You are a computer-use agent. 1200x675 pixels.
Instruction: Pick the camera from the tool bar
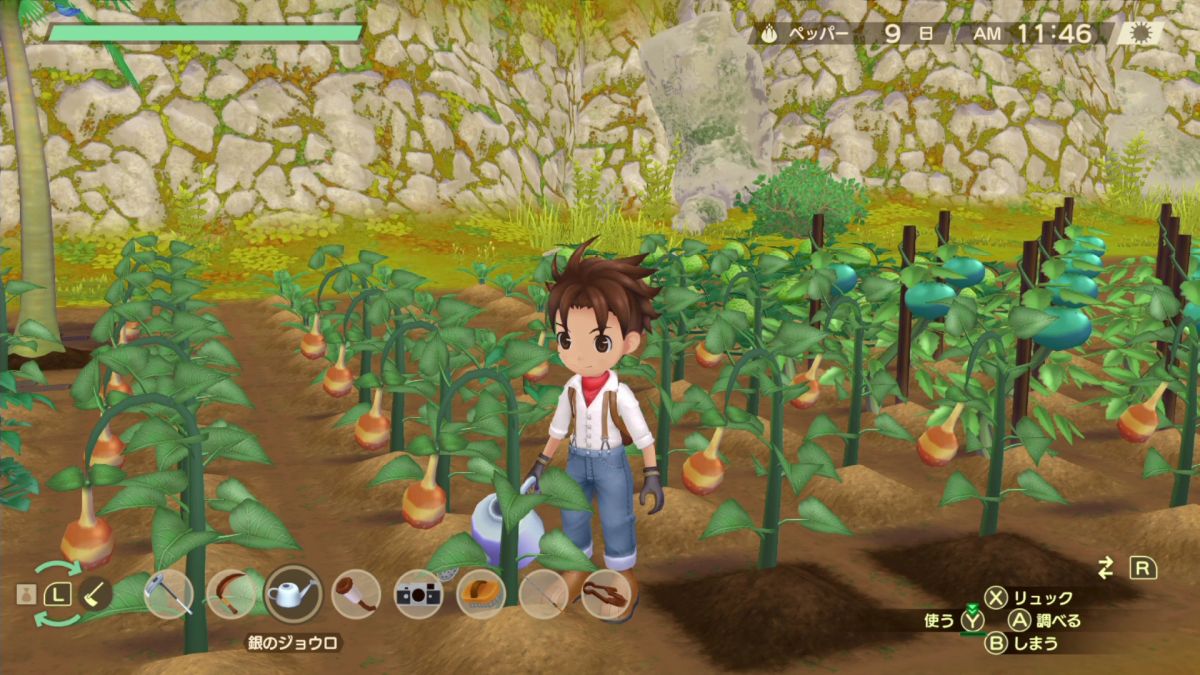[x=418, y=594]
